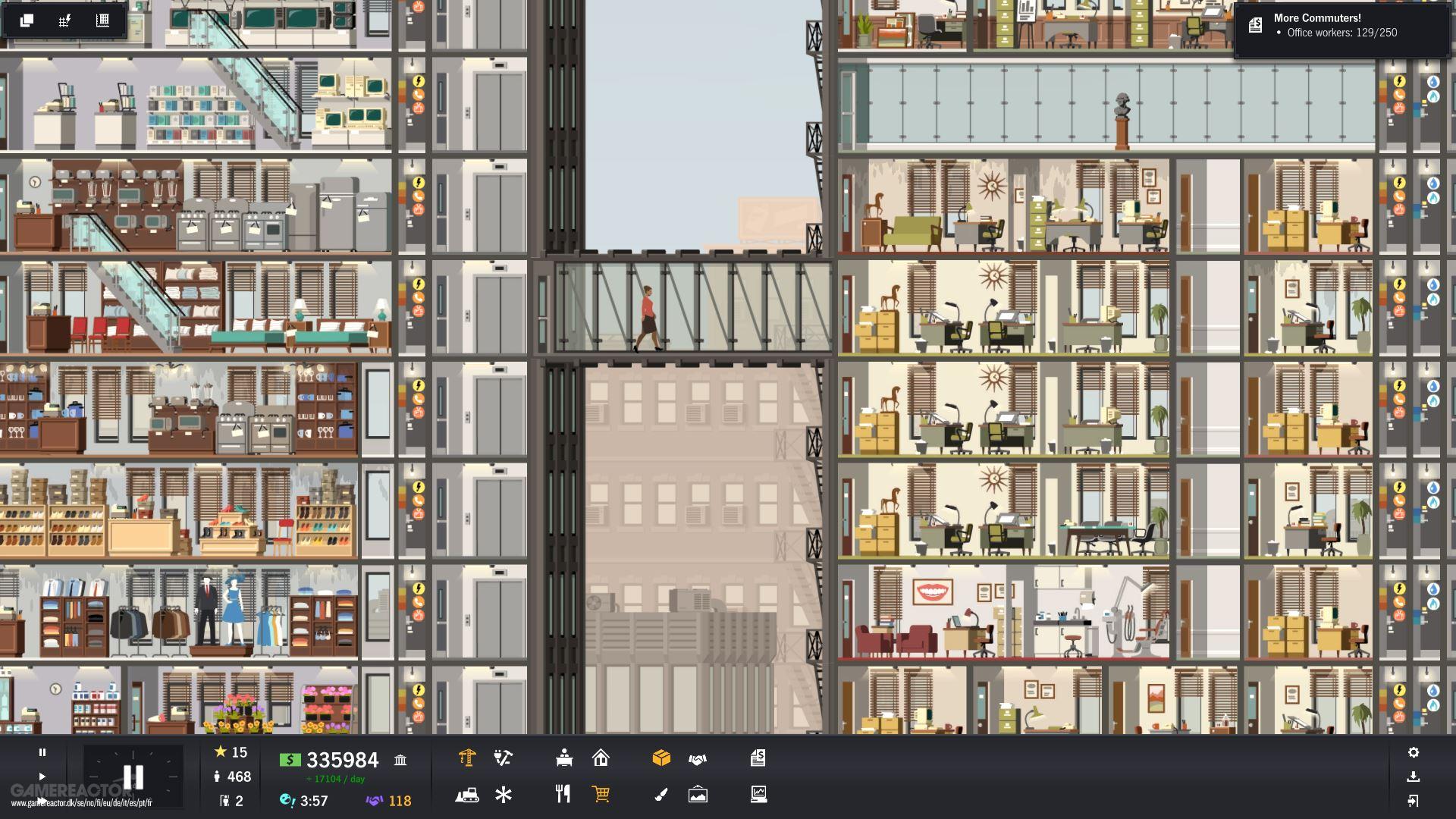Pause the game simulation

coord(42,752)
